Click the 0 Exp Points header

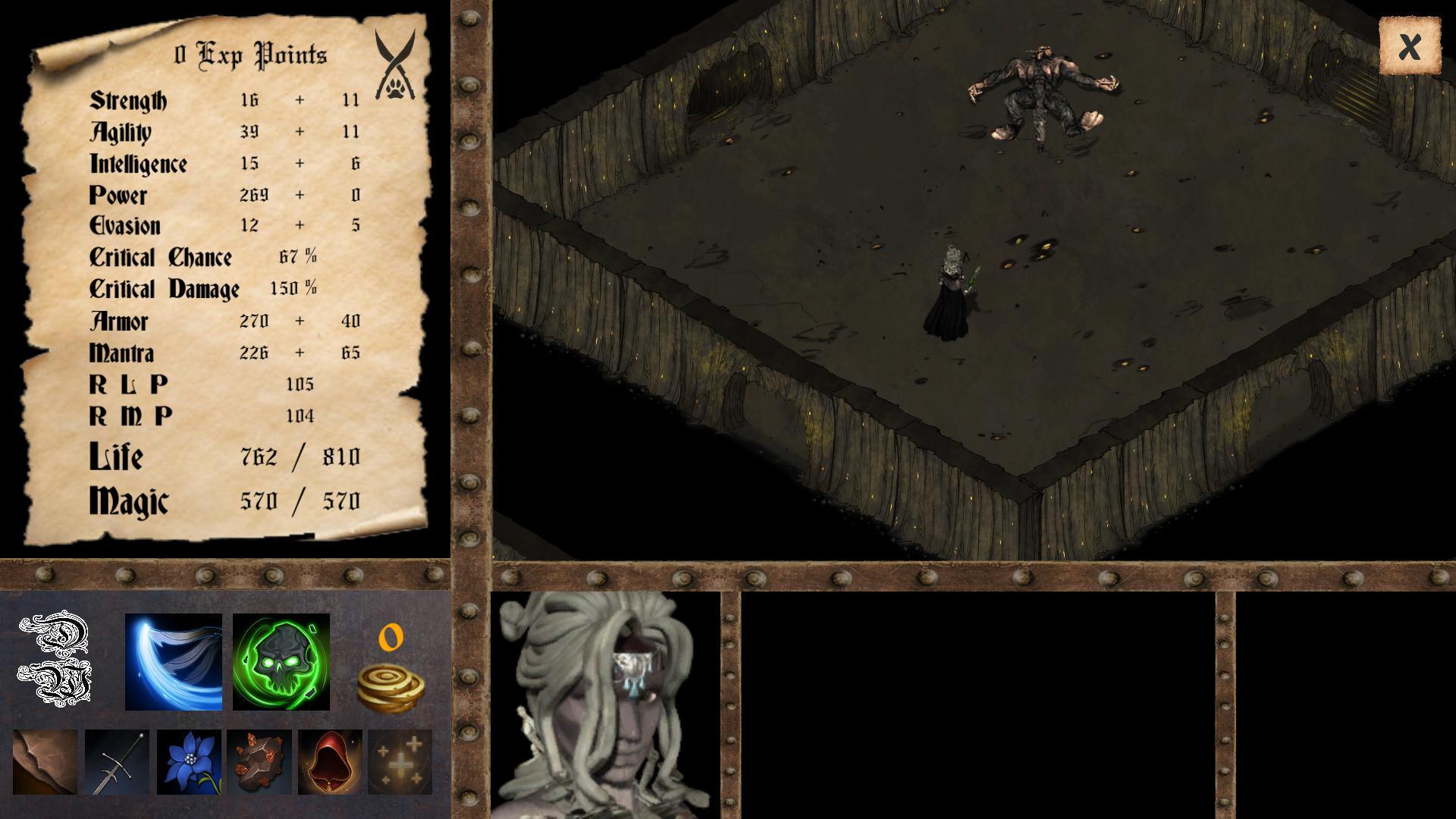click(253, 55)
